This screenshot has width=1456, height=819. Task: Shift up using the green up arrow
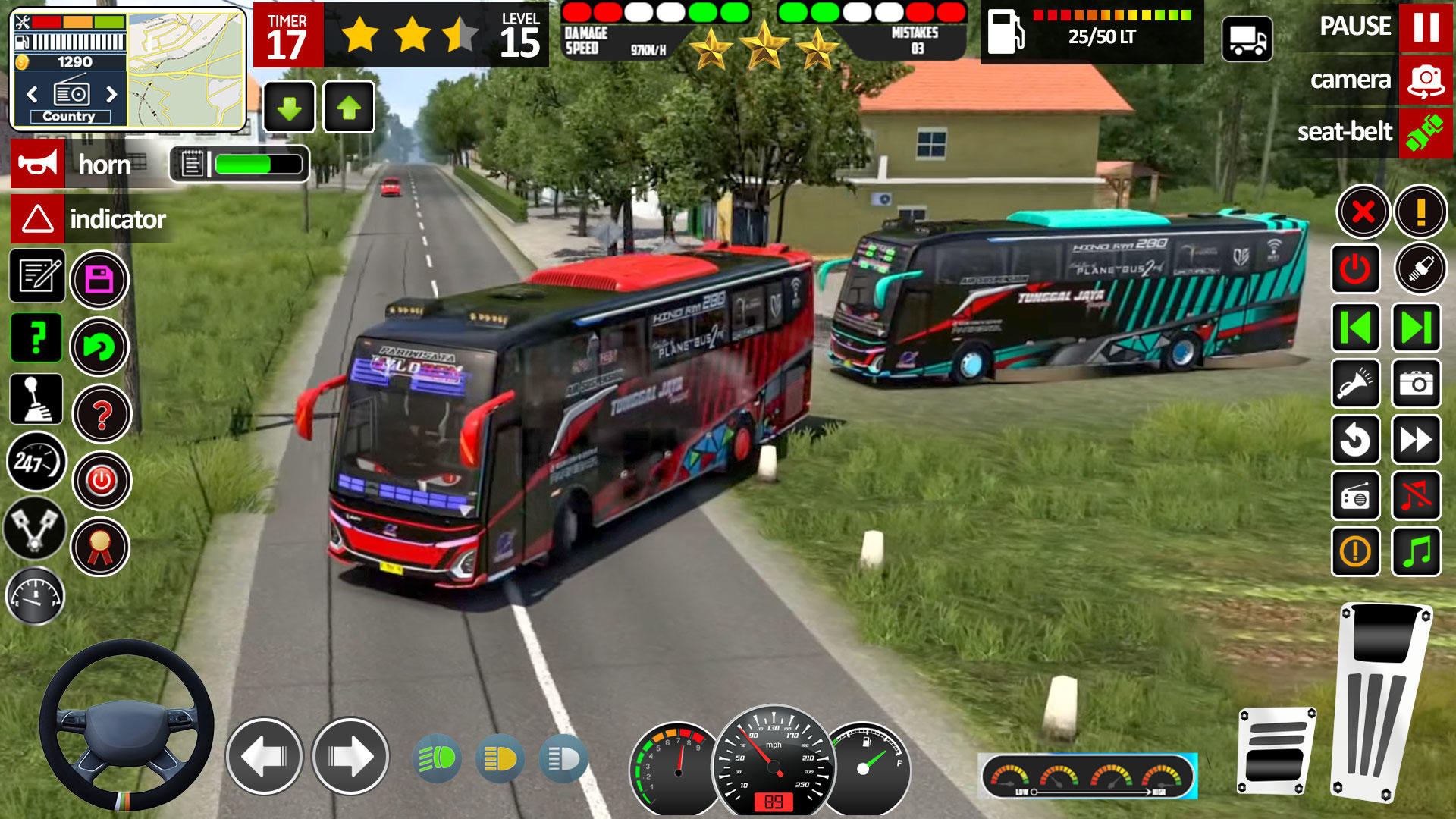pyautogui.click(x=350, y=106)
